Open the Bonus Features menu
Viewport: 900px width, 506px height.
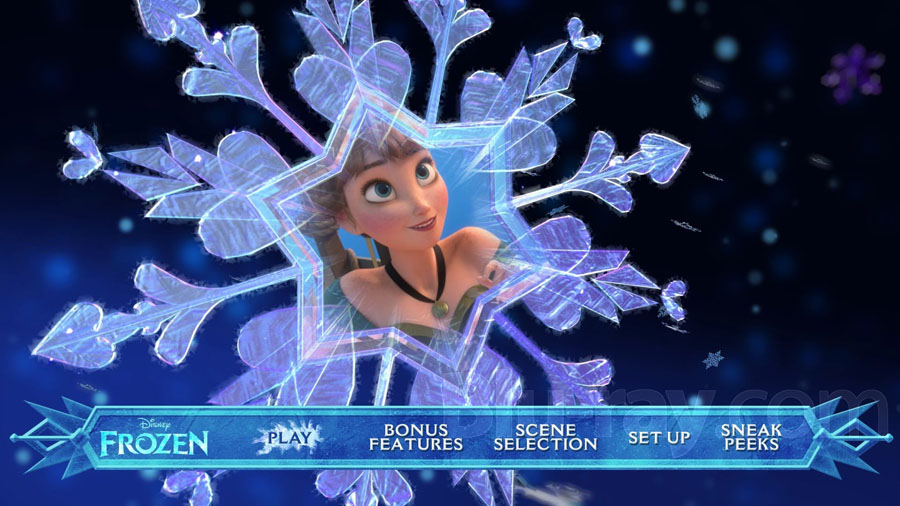pos(416,437)
